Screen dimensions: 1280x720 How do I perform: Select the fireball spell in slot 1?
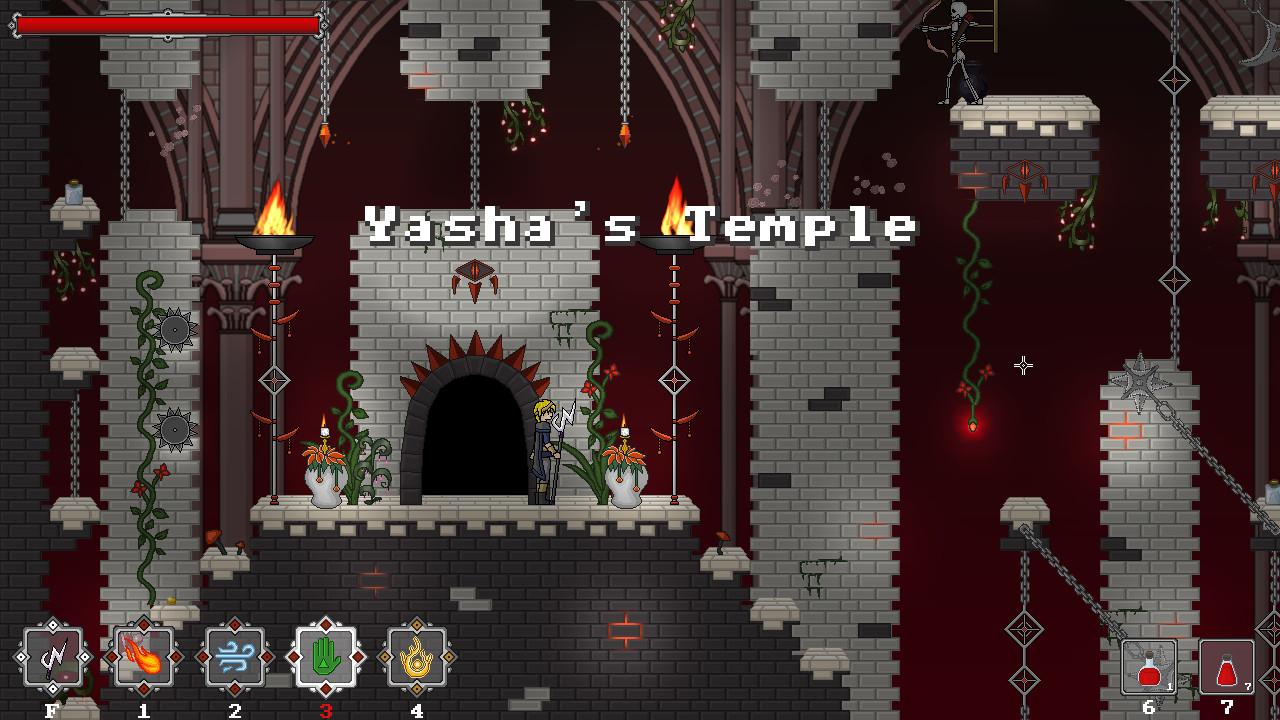pos(143,658)
